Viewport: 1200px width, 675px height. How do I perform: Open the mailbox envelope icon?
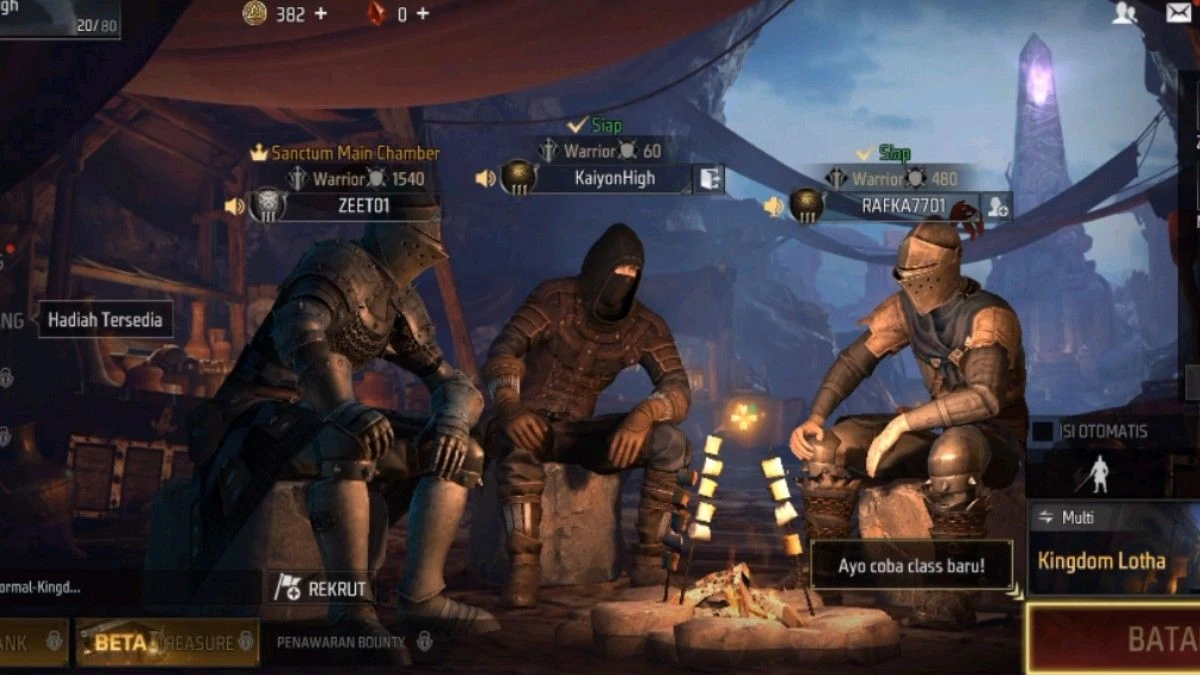[1178, 13]
